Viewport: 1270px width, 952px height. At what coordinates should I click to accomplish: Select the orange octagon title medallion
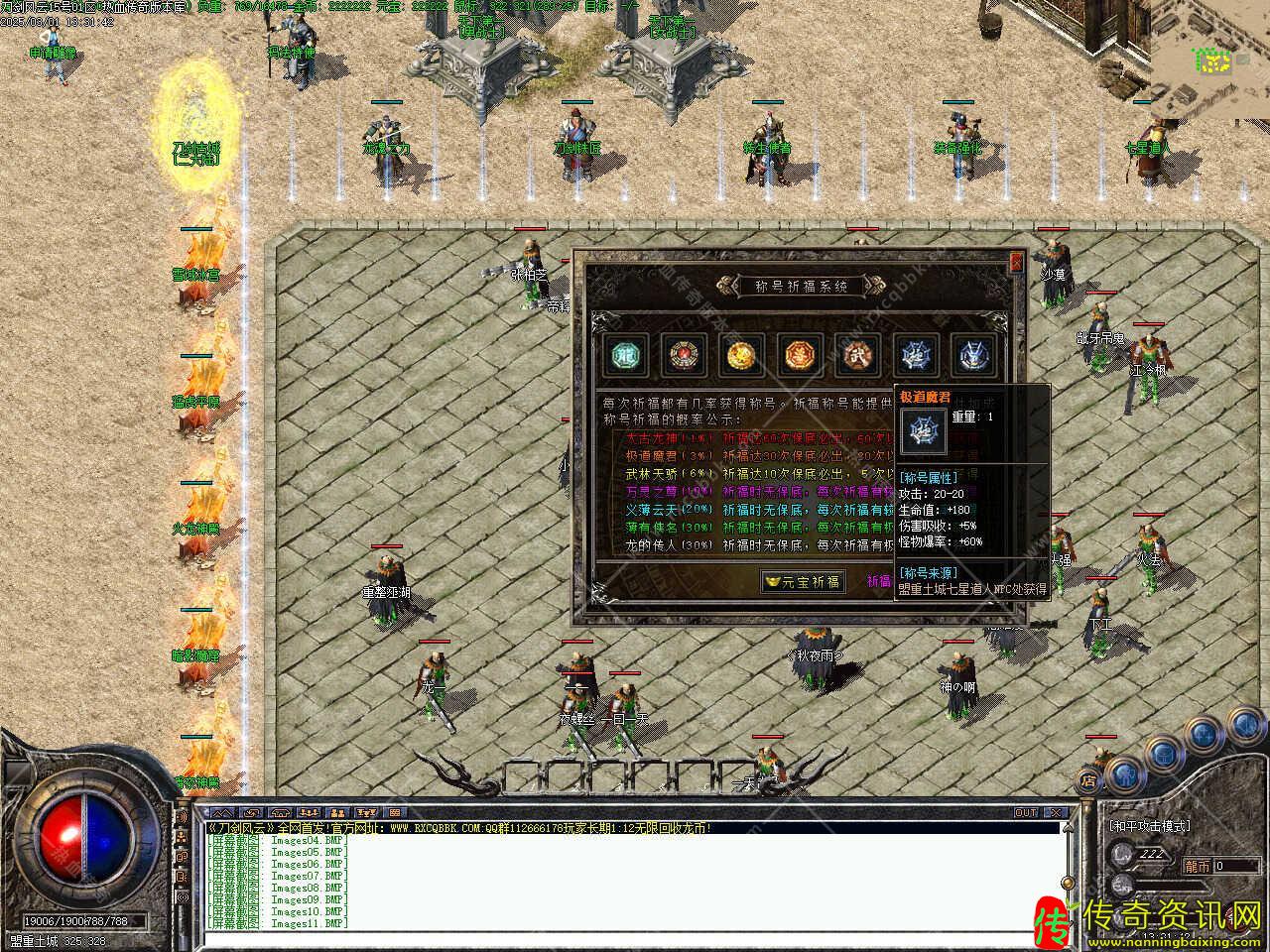pyautogui.click(x=800, y=356)
